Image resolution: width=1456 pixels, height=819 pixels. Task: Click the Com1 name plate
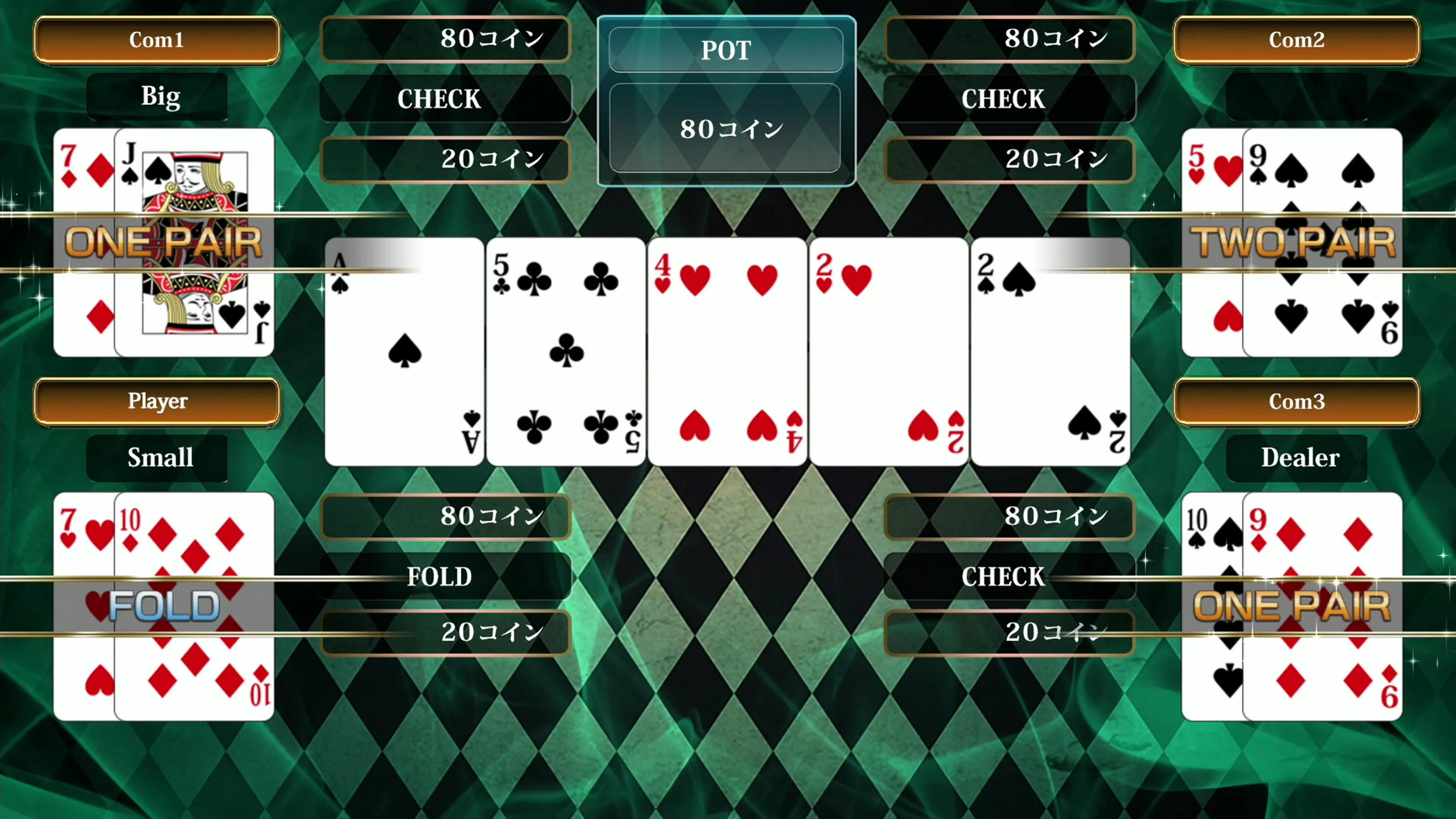[157, 40]
